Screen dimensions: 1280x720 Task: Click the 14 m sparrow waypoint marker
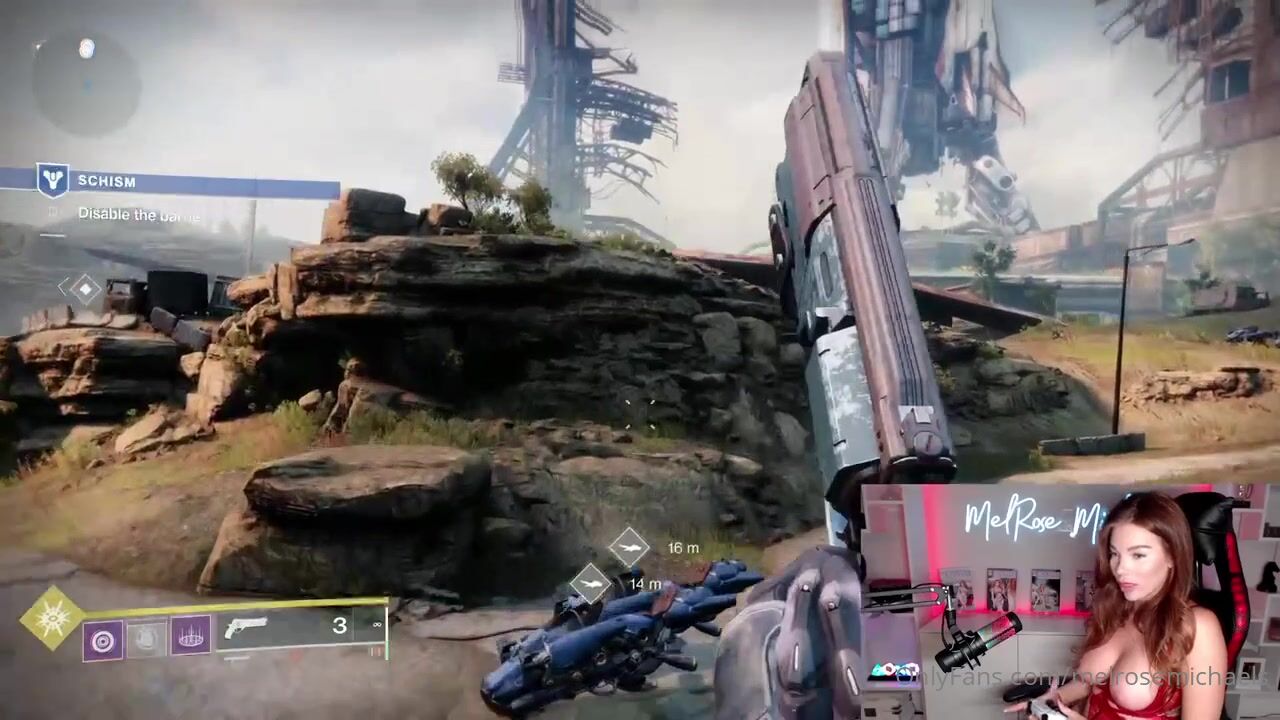click(x=591, y=582)
